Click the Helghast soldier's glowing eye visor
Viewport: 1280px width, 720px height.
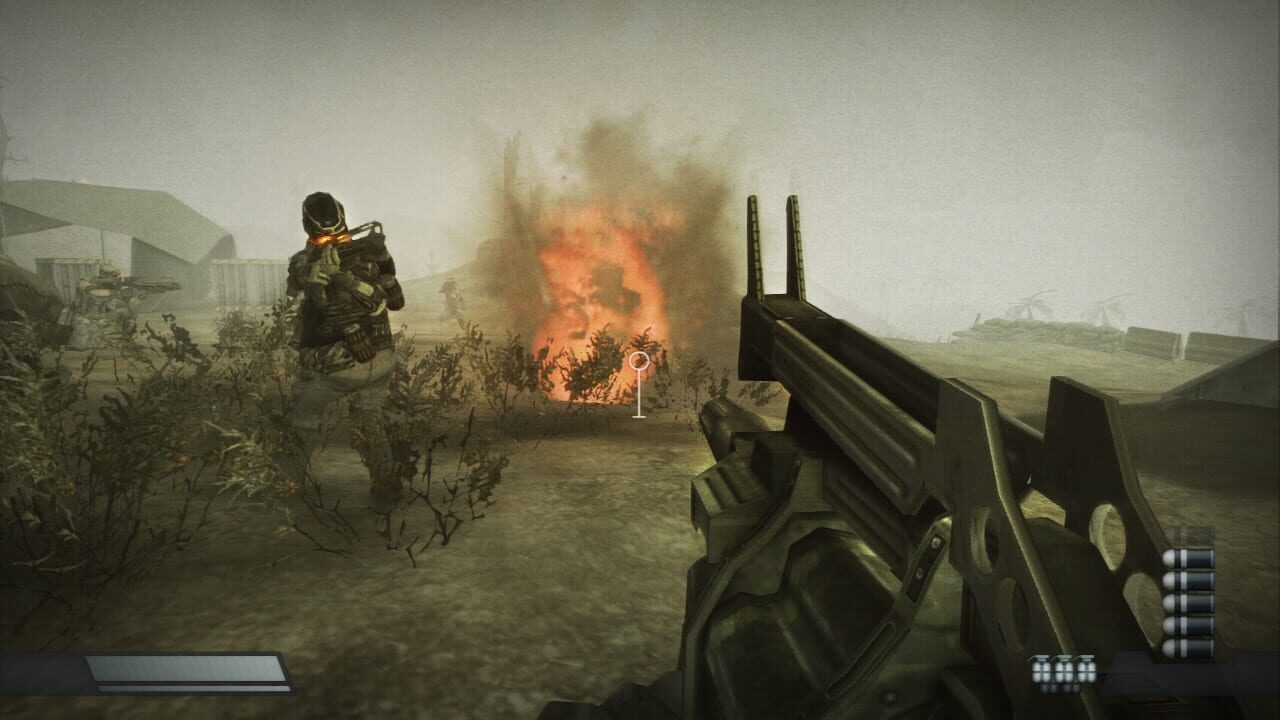330,236
